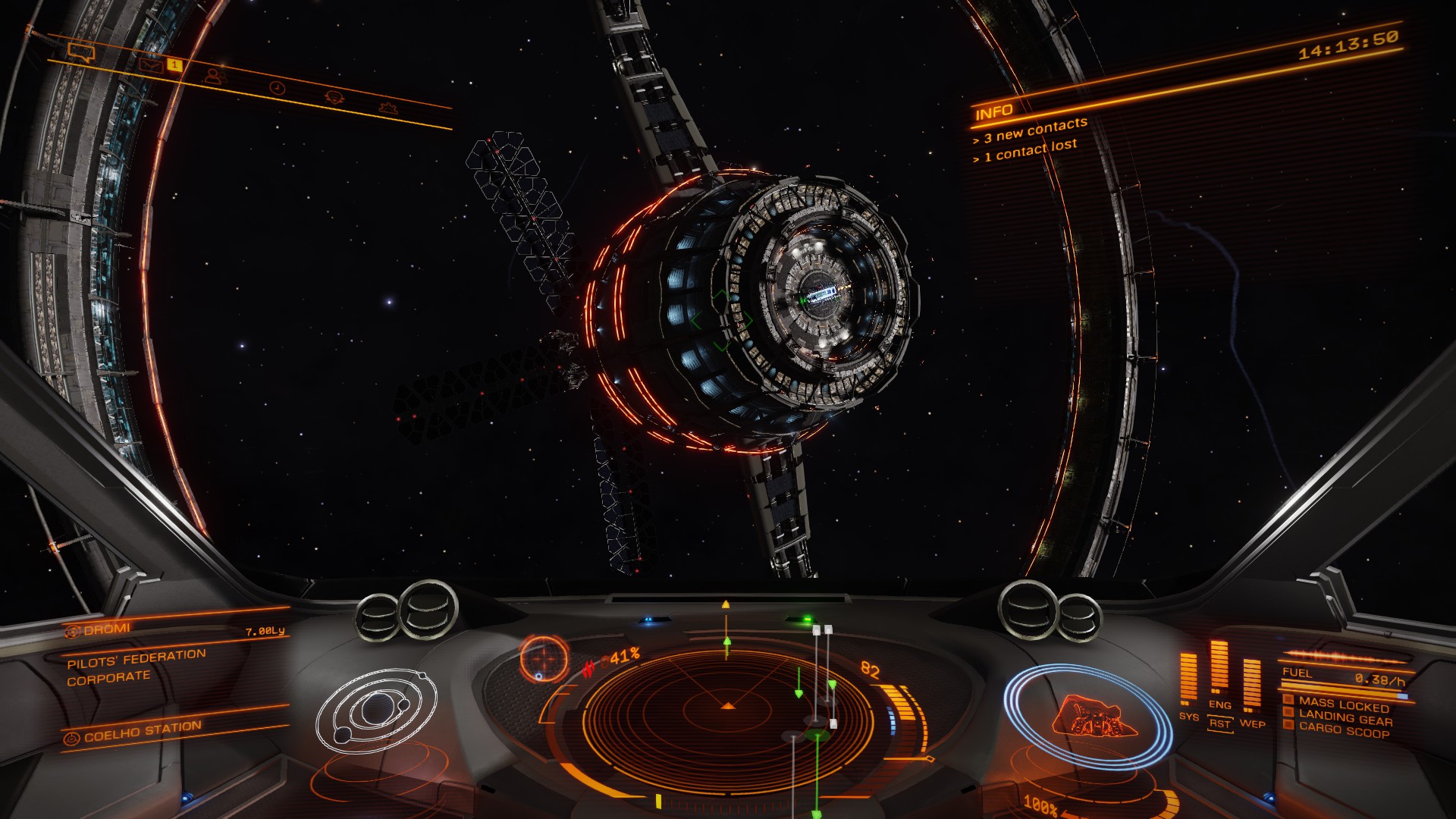The image size is (1456, 819).
Task: Select the Dromi destination entry
Action: (108, 629)
